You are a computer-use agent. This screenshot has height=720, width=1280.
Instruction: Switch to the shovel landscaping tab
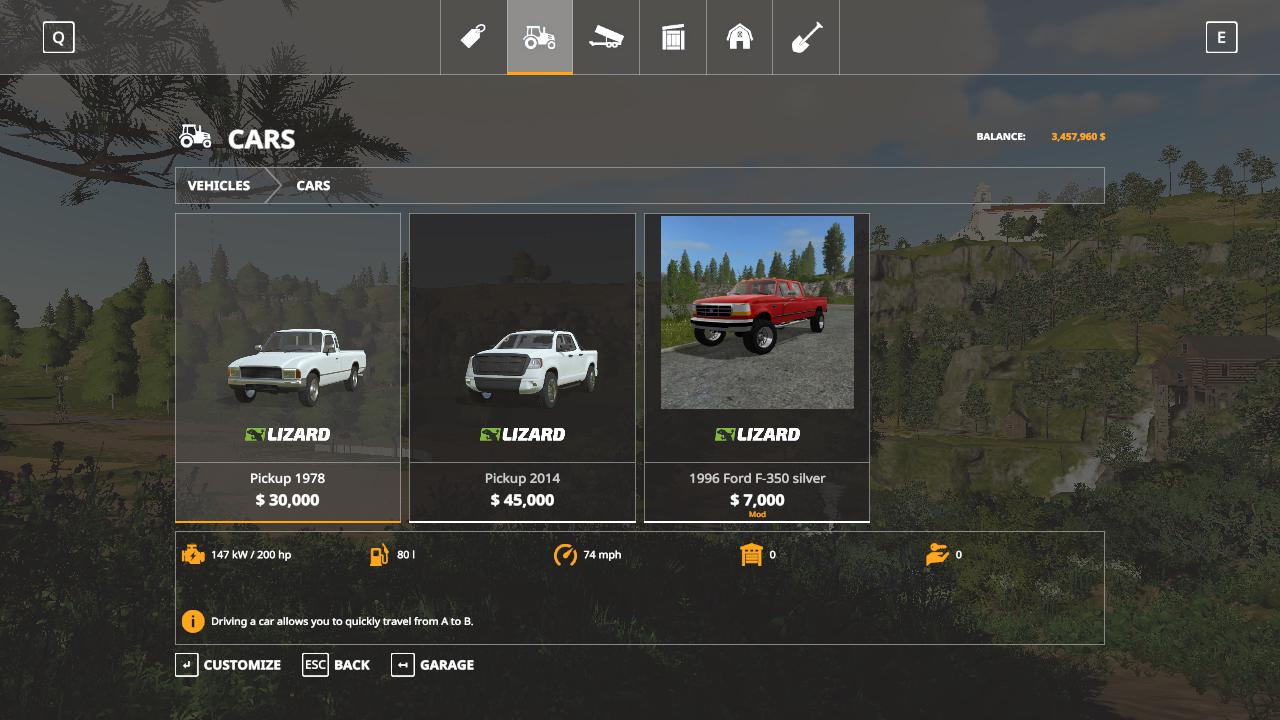pos(806,38)
